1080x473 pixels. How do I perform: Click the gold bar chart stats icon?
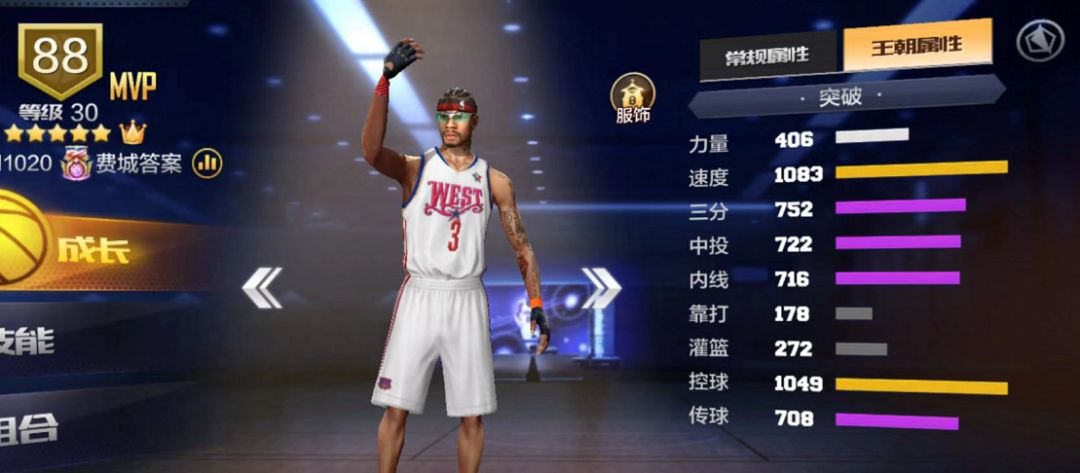[207, 163]
